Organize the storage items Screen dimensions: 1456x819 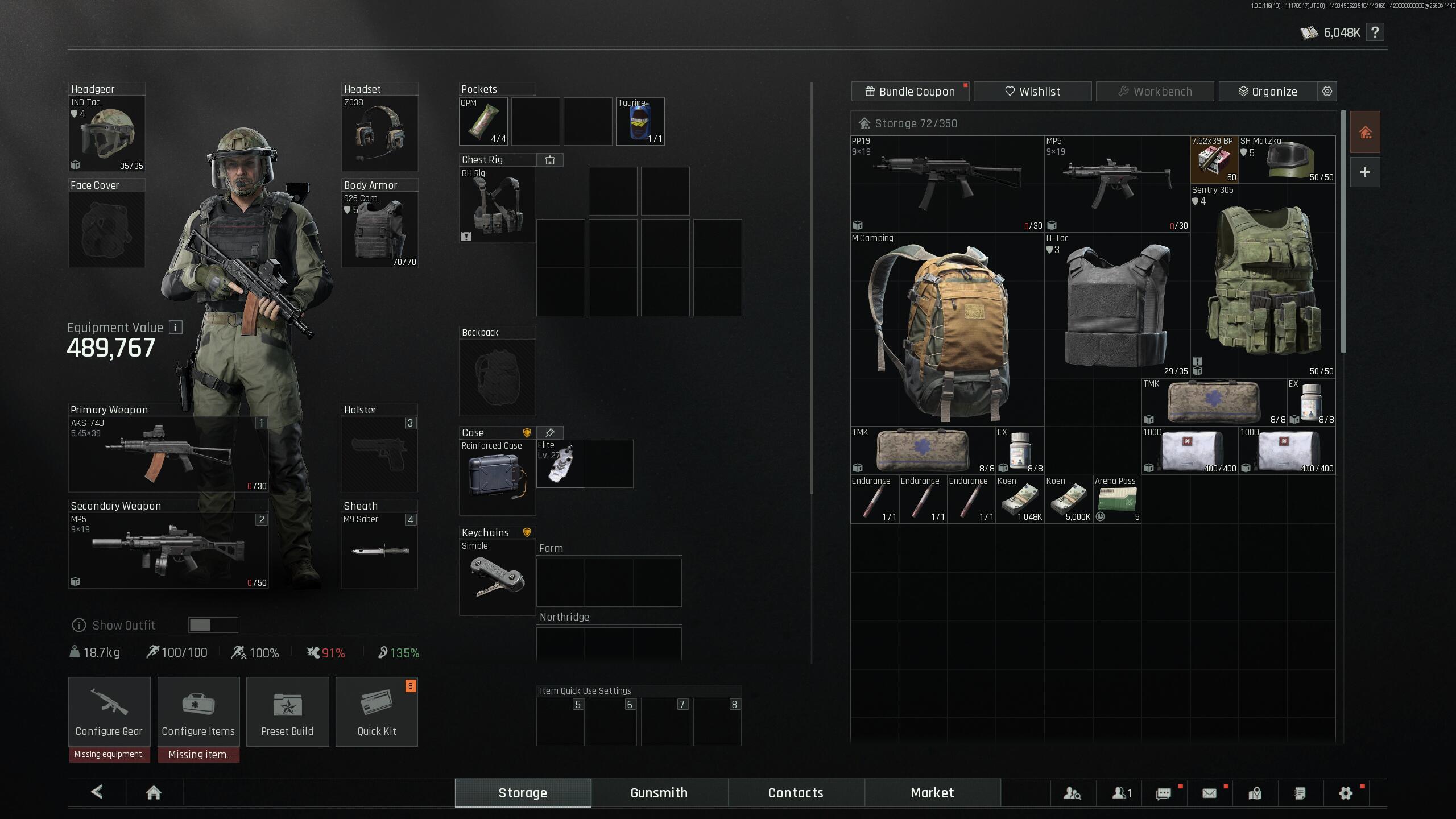coord(1268,92)
